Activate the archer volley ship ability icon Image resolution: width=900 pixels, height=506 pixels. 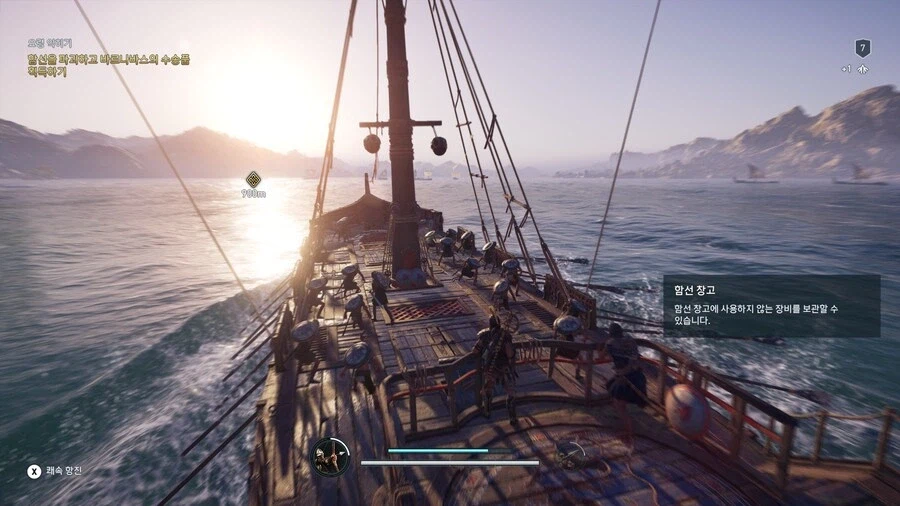[x=330, y=456]
